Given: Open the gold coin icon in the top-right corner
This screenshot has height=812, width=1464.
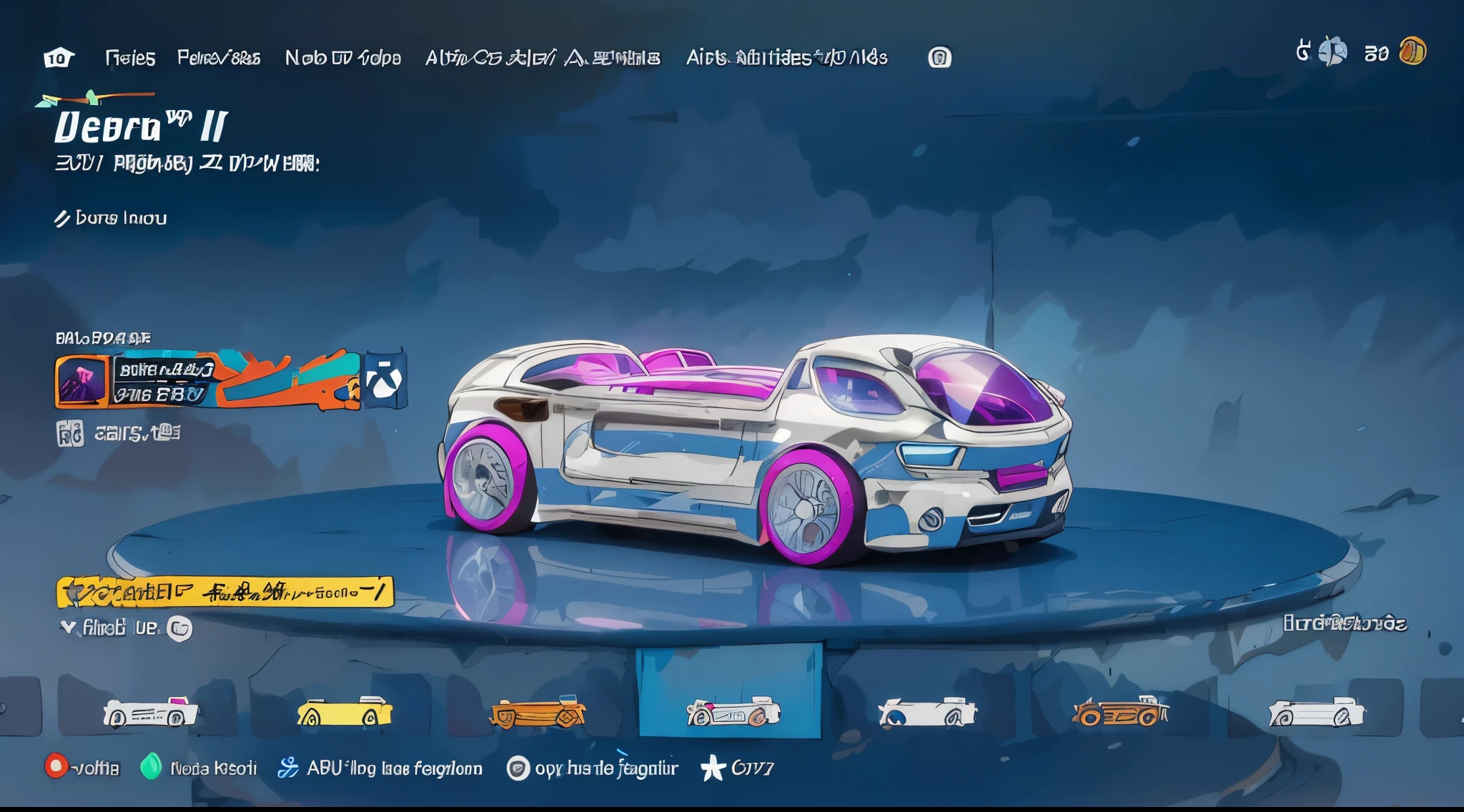Looking at the screenshot, I should coord(1413,51).
